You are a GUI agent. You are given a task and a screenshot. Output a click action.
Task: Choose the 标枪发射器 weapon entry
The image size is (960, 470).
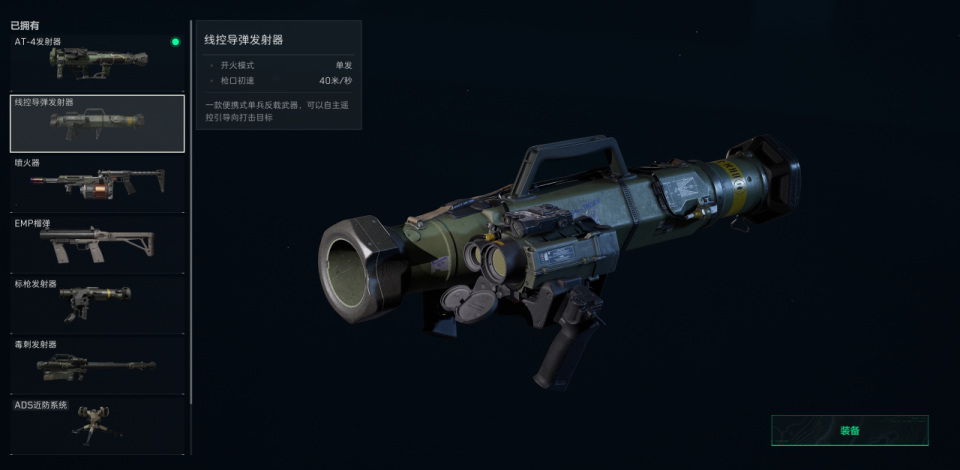96,304
